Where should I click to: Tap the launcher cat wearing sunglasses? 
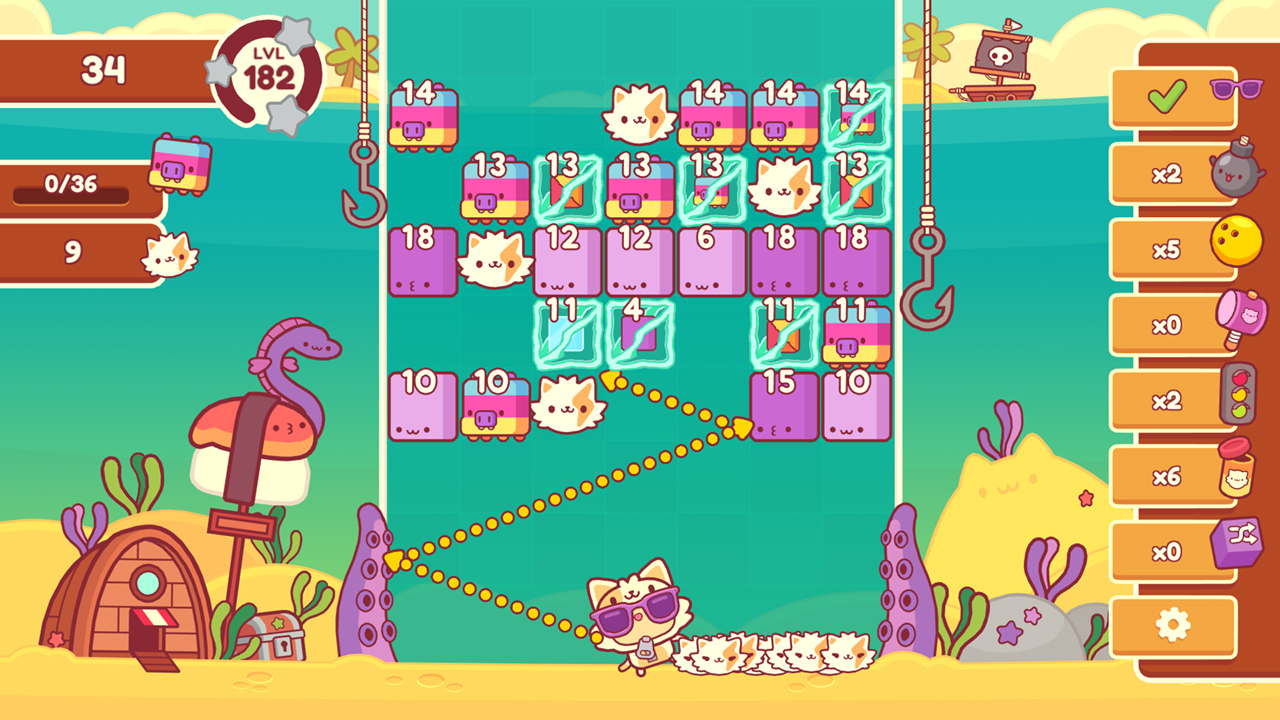[x=628, y=611]
